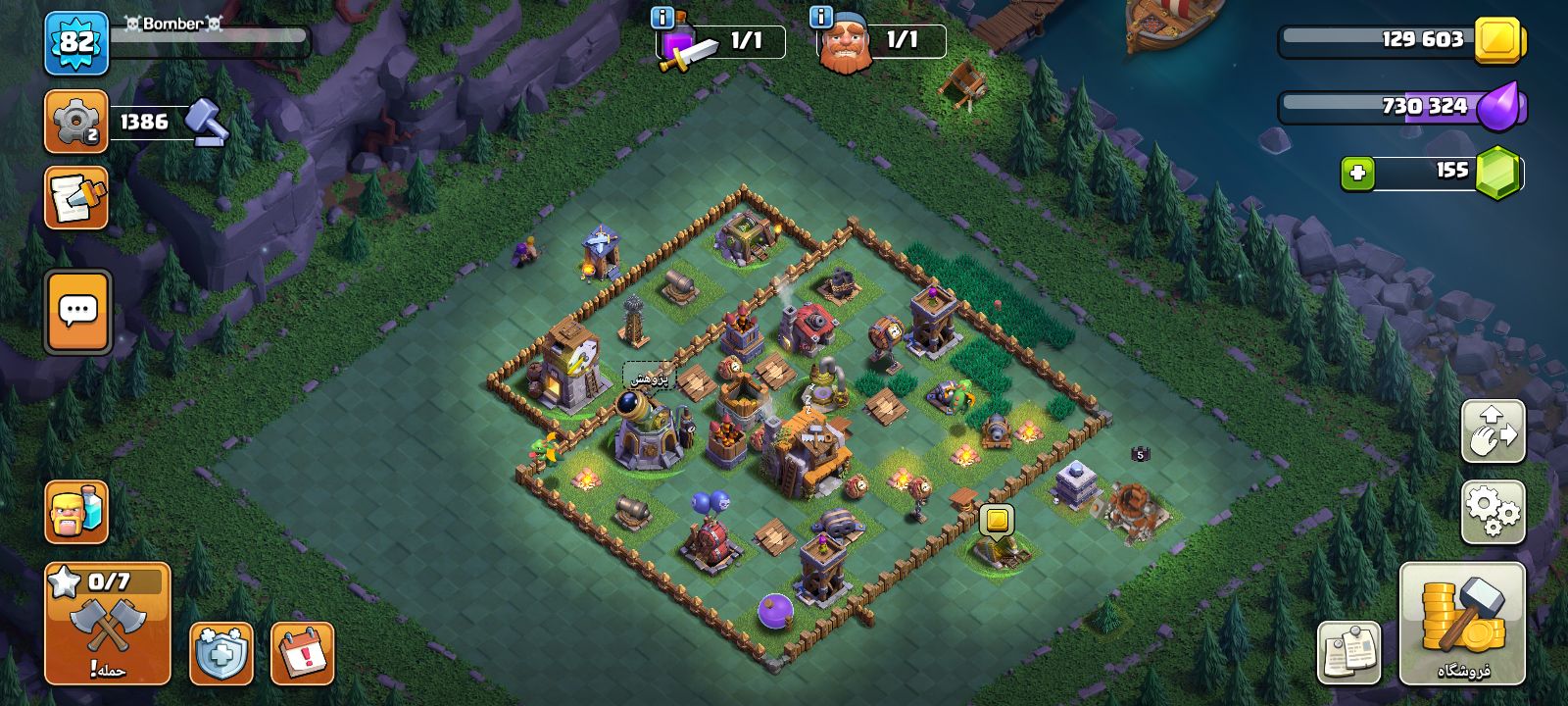This screenshot has height=706, width=1568.
Task: Open the events calendar button
Action: click(x=302, y=653)
